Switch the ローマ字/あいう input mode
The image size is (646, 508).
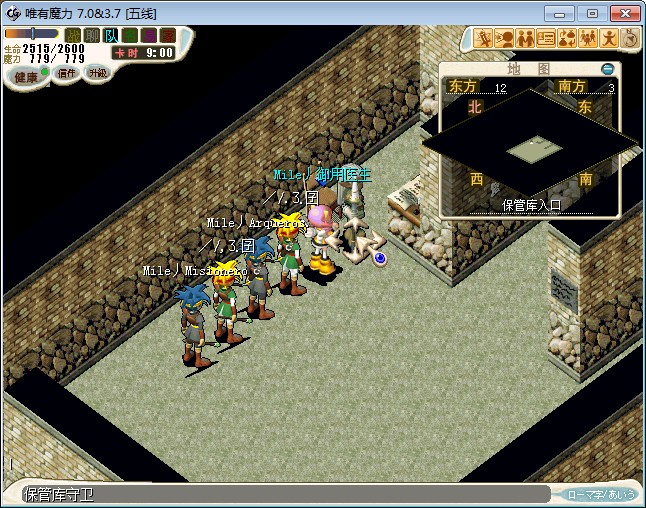[600, 494]
